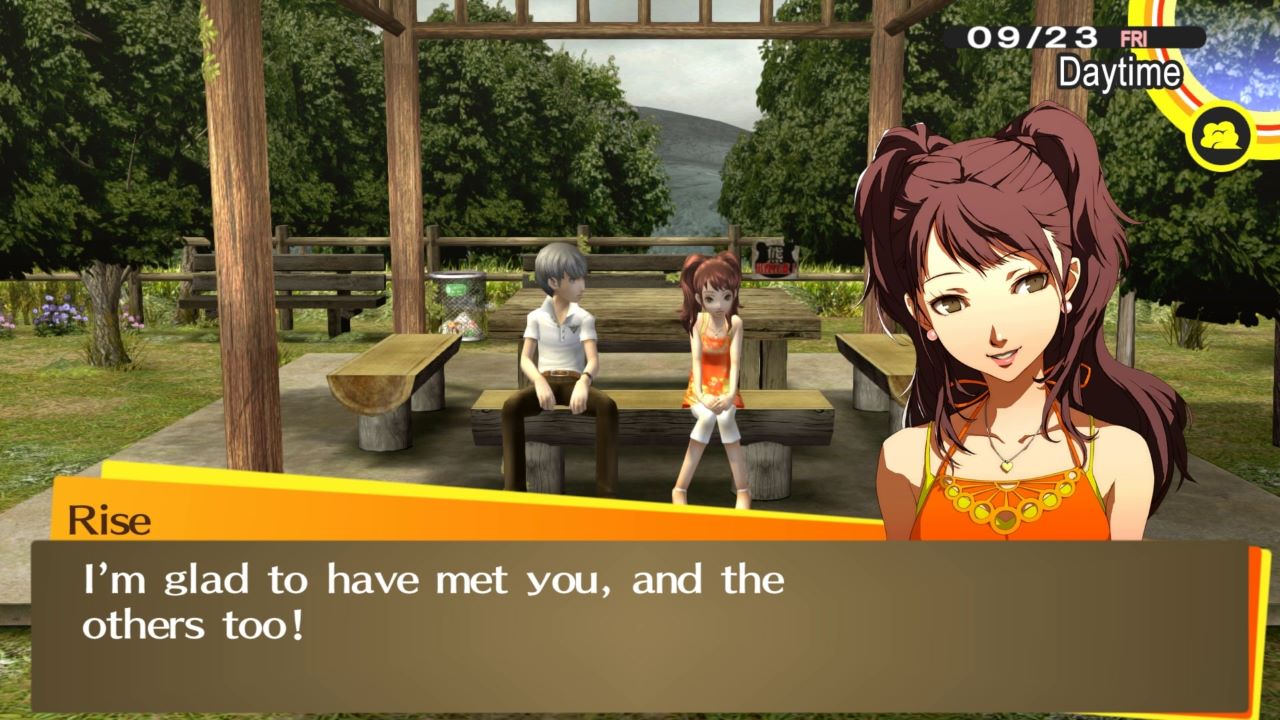The image size is (1280, 720).
Task: Click the bear warning sign on the pillar
Action: pyautogui.click(x=774, y=258)
